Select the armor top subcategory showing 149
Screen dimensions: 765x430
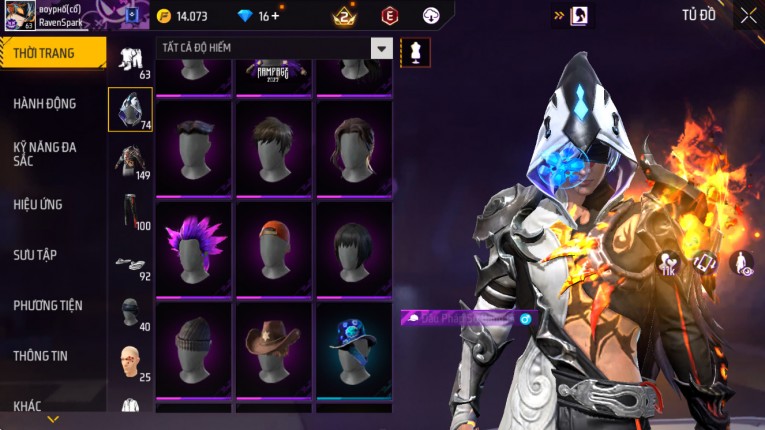[x=130, y=160]
